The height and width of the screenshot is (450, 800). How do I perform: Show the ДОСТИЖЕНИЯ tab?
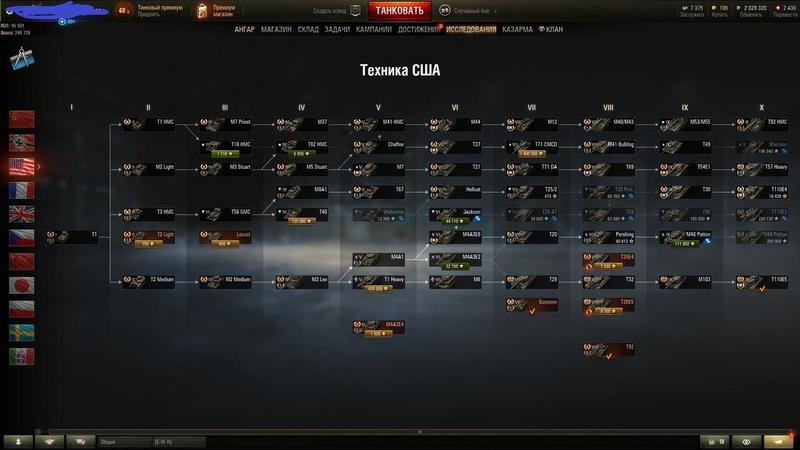[416, 30]
